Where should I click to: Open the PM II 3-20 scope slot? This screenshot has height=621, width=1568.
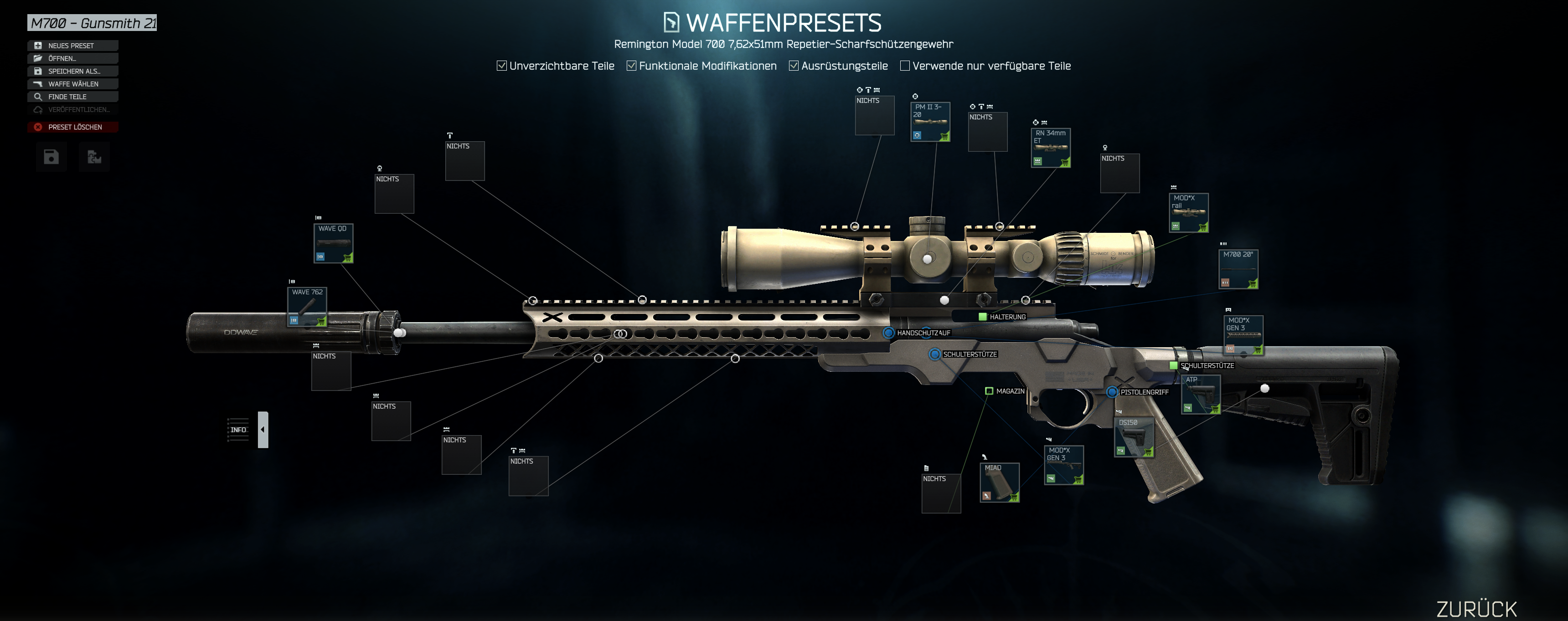(x=929, y=122)
